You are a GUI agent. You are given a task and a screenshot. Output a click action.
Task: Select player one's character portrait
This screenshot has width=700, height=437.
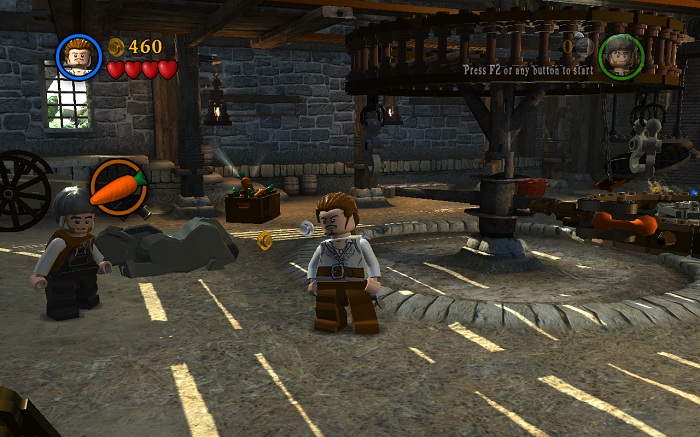click(x=79, y=57)
